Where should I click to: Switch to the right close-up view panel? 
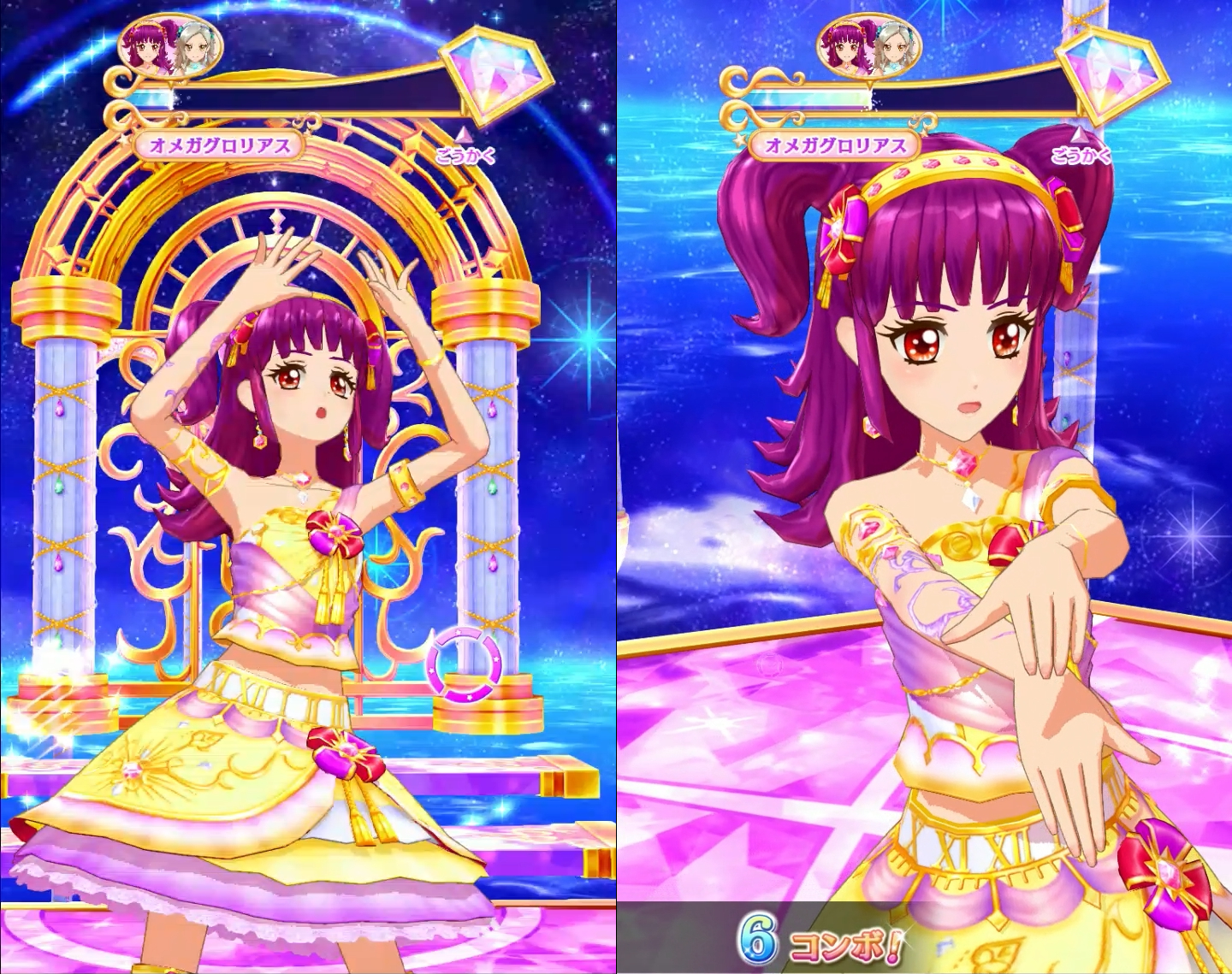pos(924,487)
